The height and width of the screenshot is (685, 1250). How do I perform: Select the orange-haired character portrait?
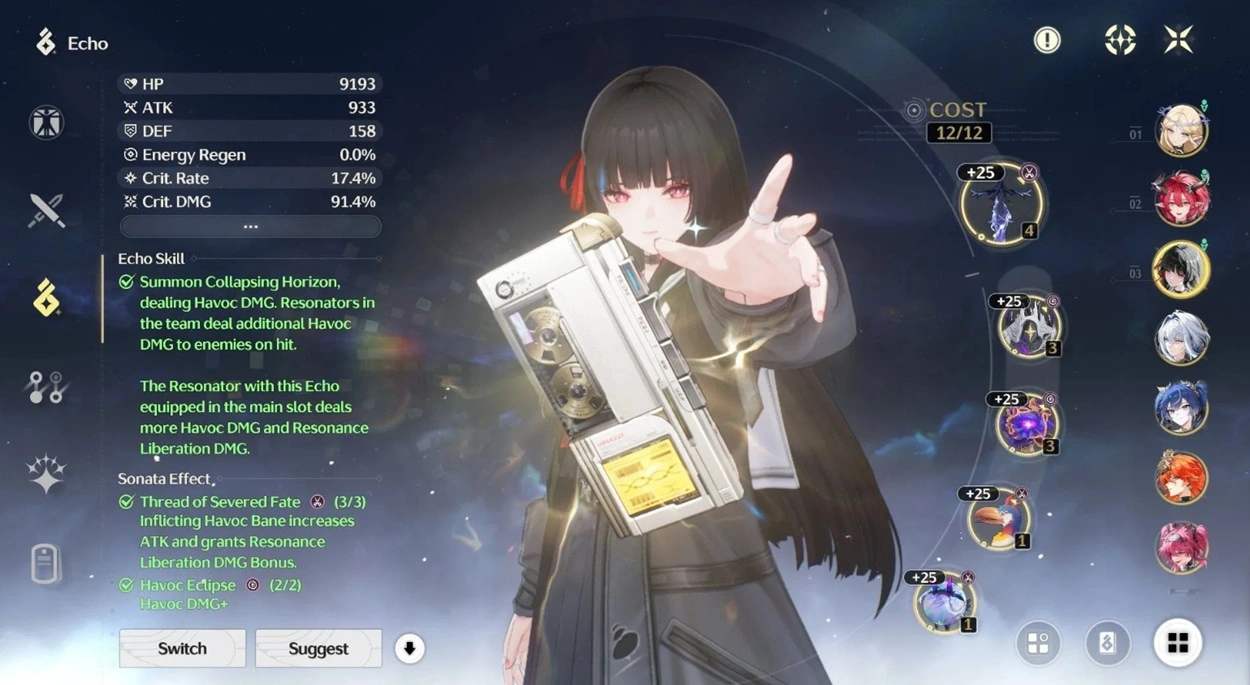tap(1181, 477)
